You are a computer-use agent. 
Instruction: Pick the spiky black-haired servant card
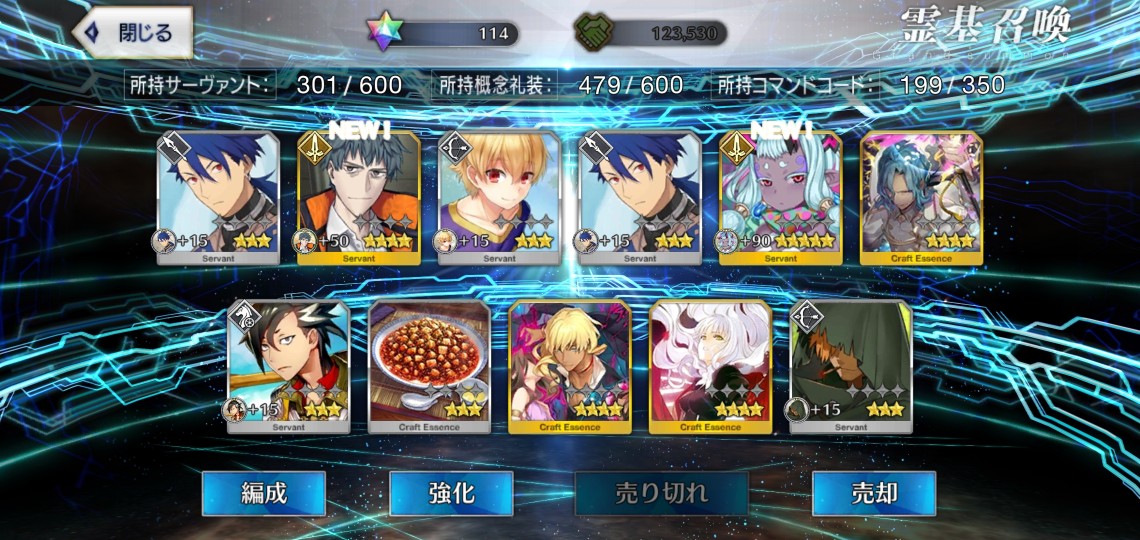(289, 366)
